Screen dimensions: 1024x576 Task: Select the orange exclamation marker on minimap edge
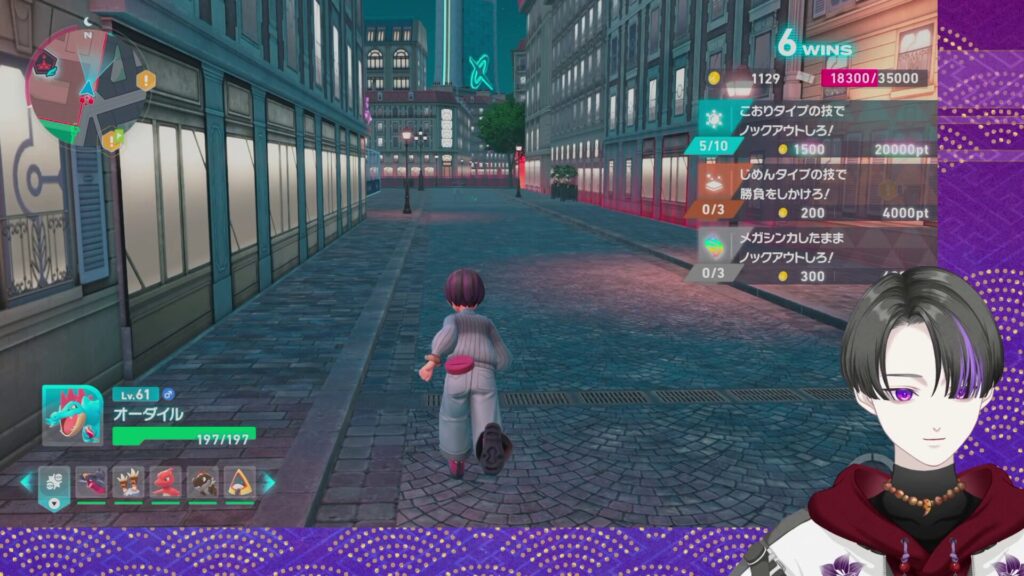(146, 80)
